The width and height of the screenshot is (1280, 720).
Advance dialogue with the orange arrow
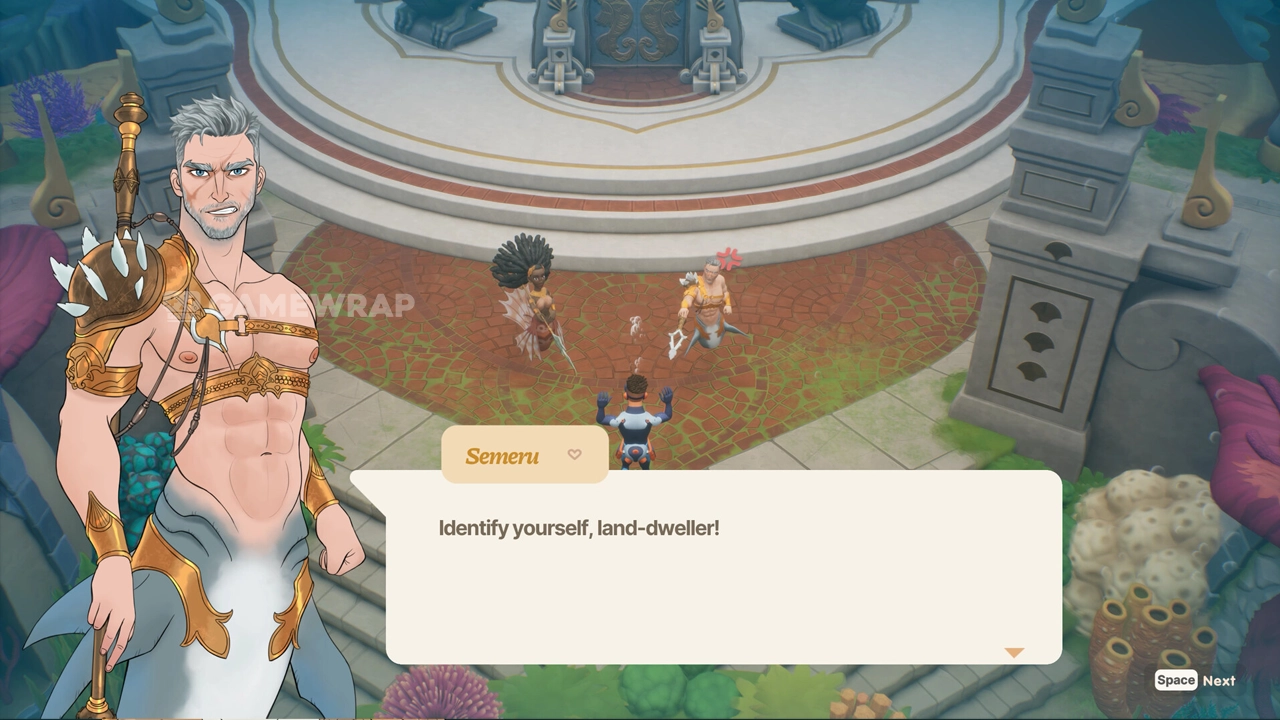point(1014,652)
